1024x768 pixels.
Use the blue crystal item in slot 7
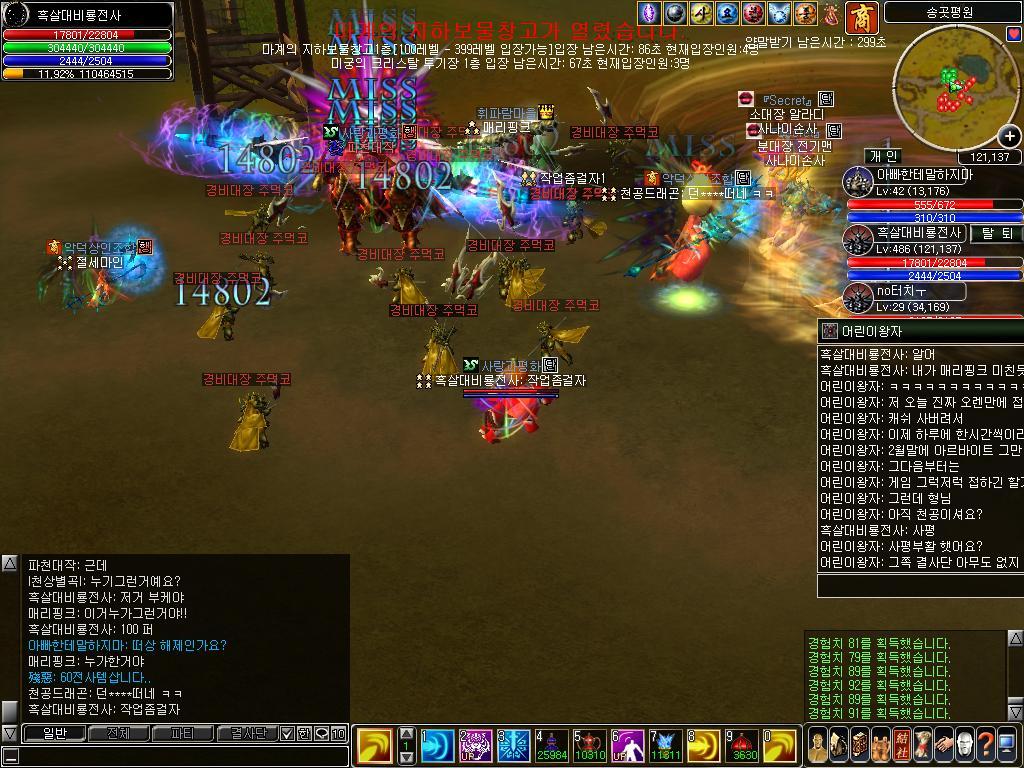click(666, 746)
